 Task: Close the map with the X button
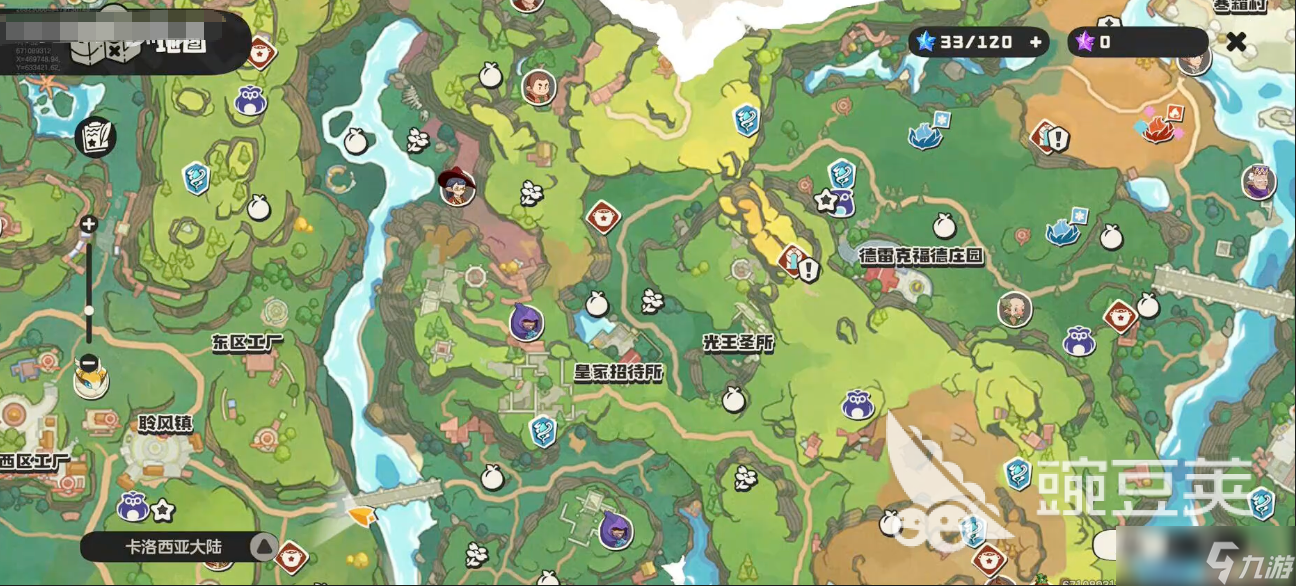1237,42
